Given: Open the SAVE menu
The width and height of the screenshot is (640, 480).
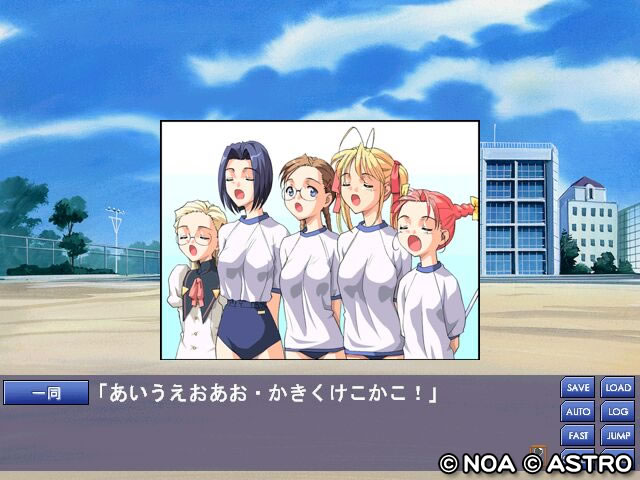Looking at the screenshot, I should [578, 387].
